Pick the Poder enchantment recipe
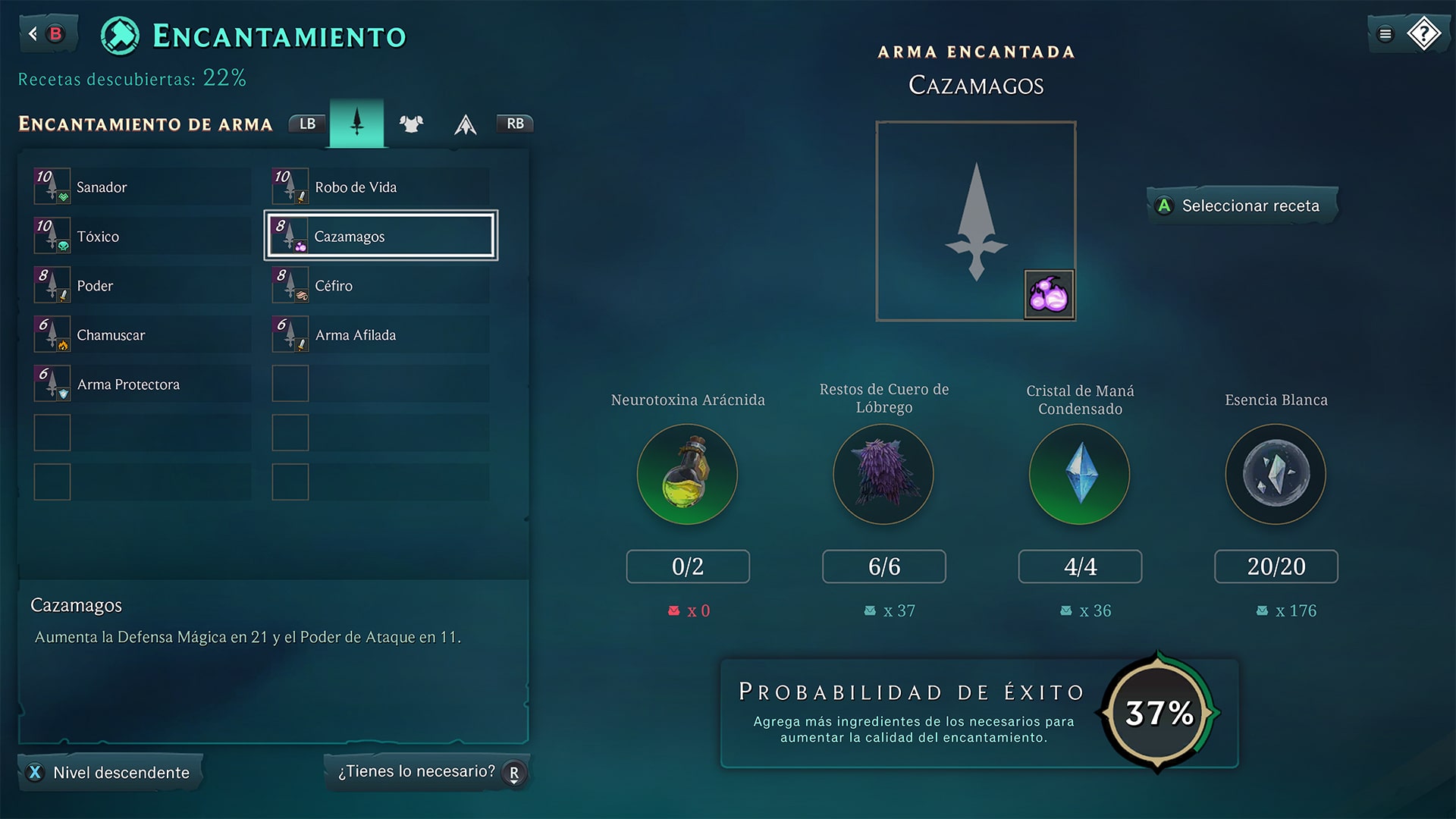This screenshot has width=1456, height=819. click(142, 285)
